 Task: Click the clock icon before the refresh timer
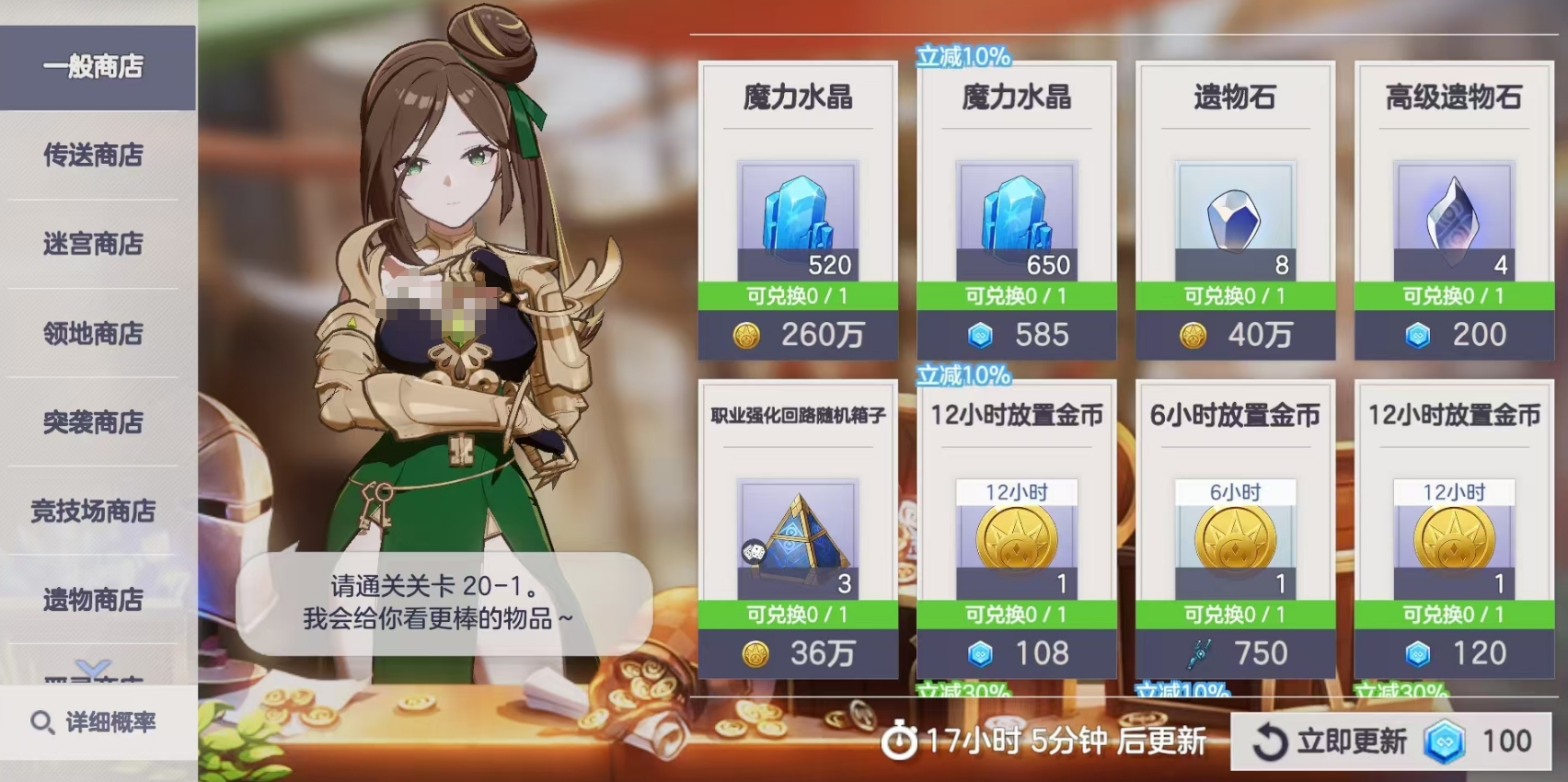click(x=900, y=739)
